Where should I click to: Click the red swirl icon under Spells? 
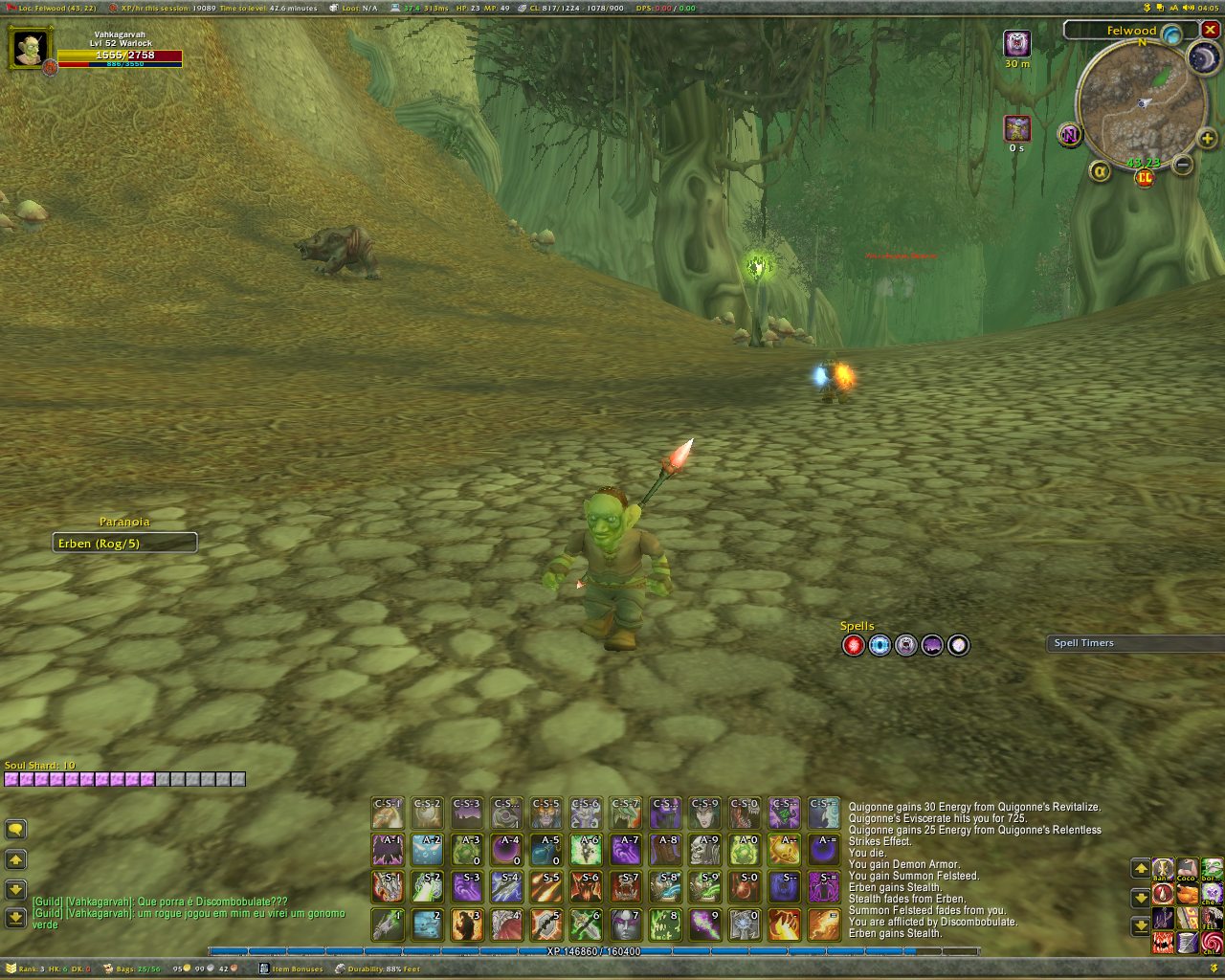[854, 645]
